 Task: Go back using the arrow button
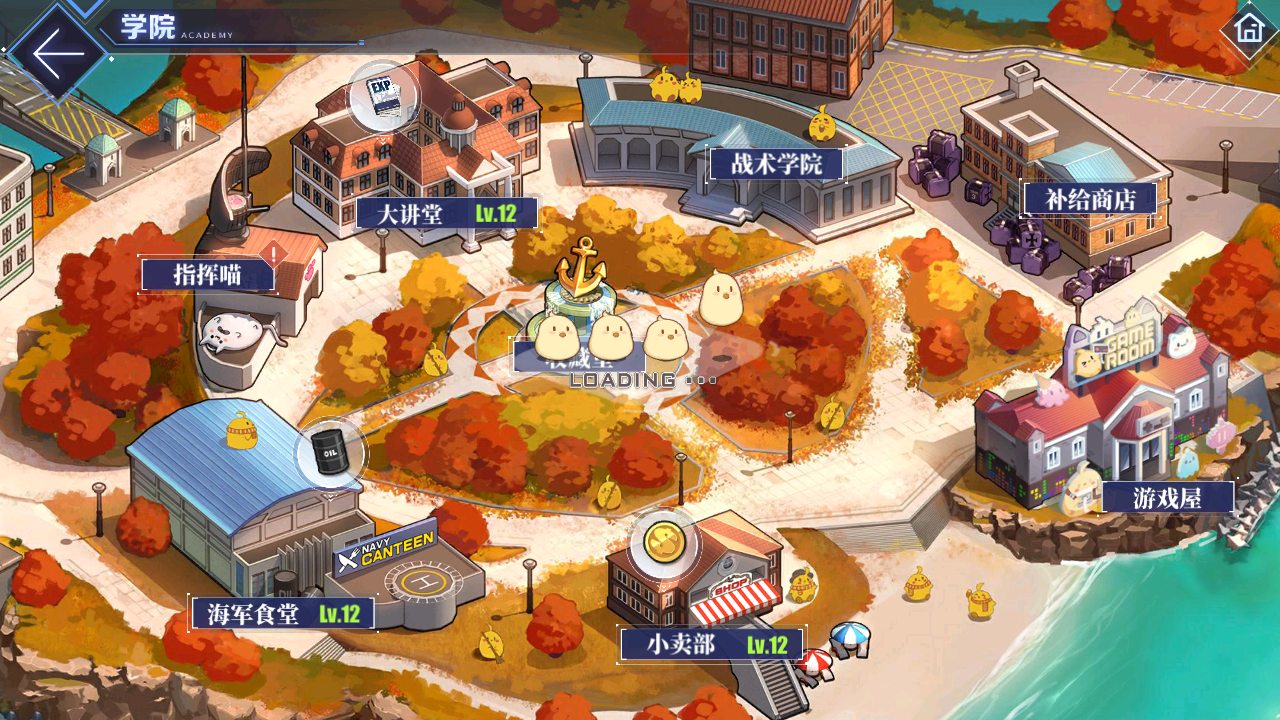pos(57,52)
